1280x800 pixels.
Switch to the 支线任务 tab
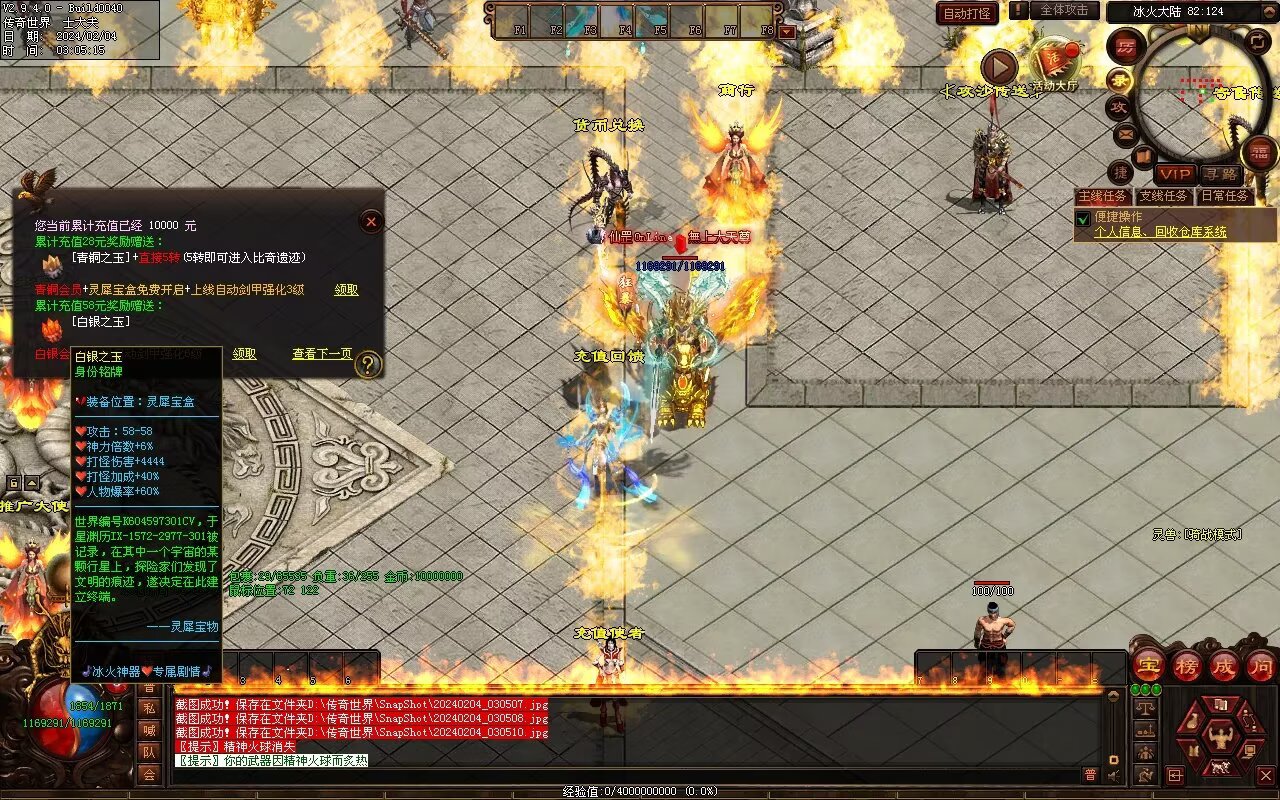pyautogui.click(x=1164, y=196)
